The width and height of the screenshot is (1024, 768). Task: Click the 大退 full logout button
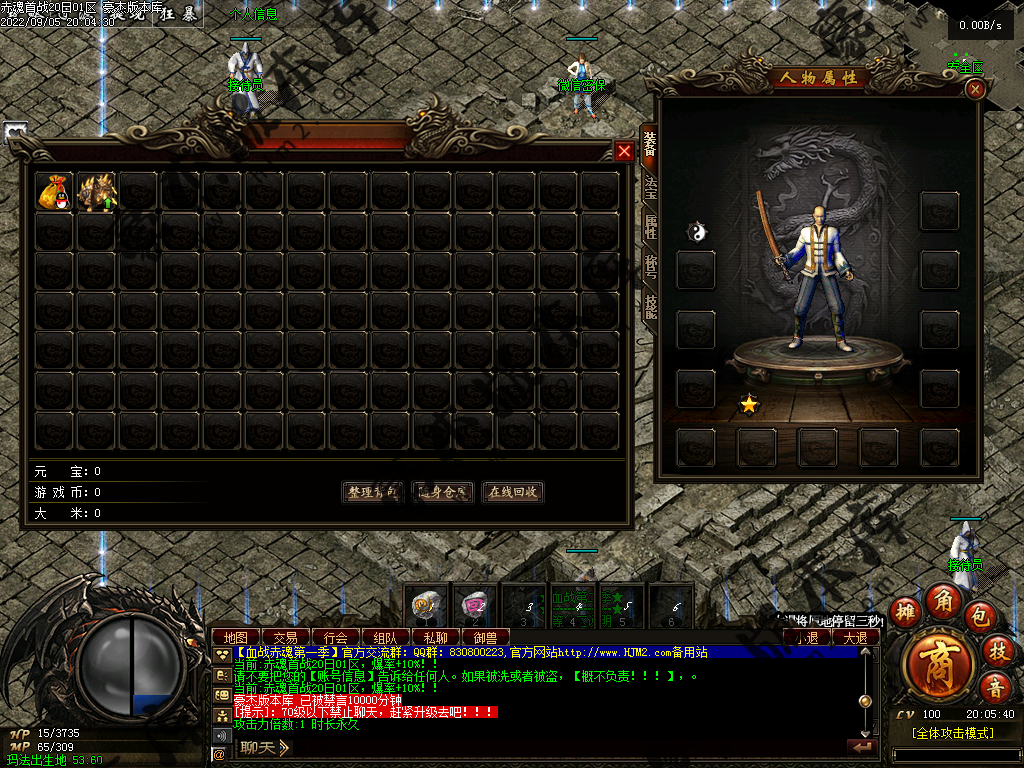tap(856, 637)
